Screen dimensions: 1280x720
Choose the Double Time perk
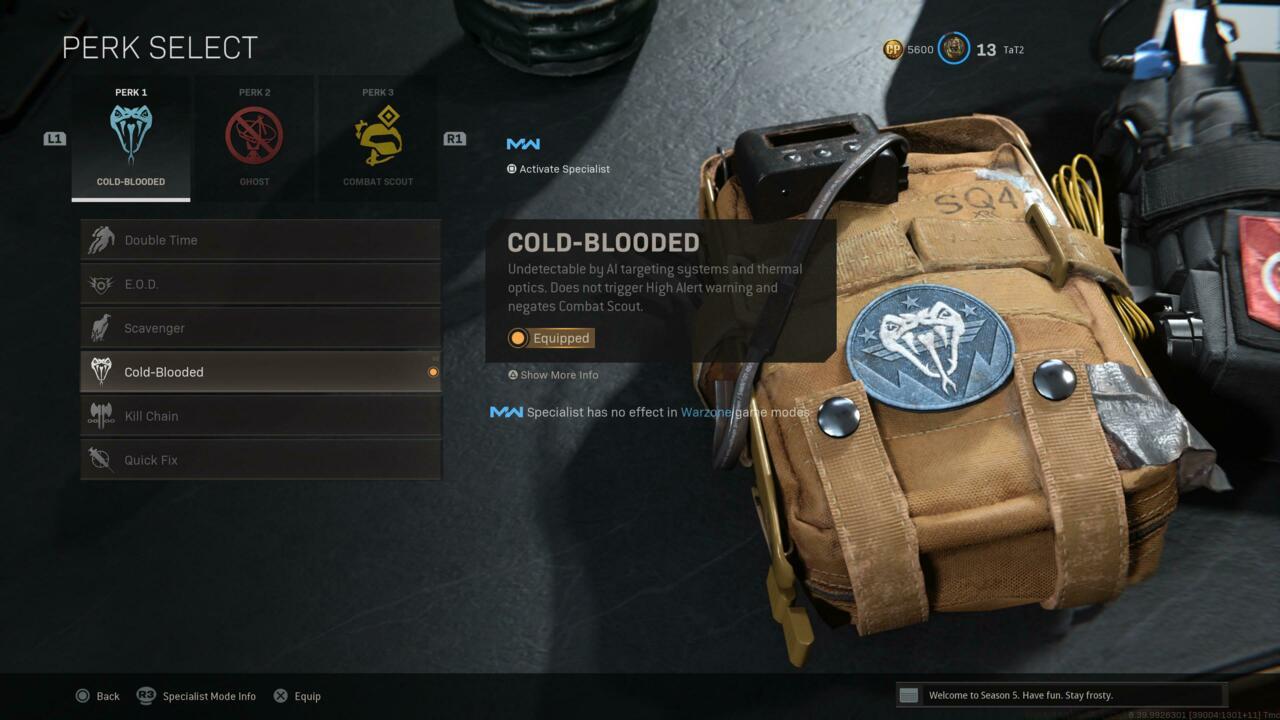(x=260, y=240)
